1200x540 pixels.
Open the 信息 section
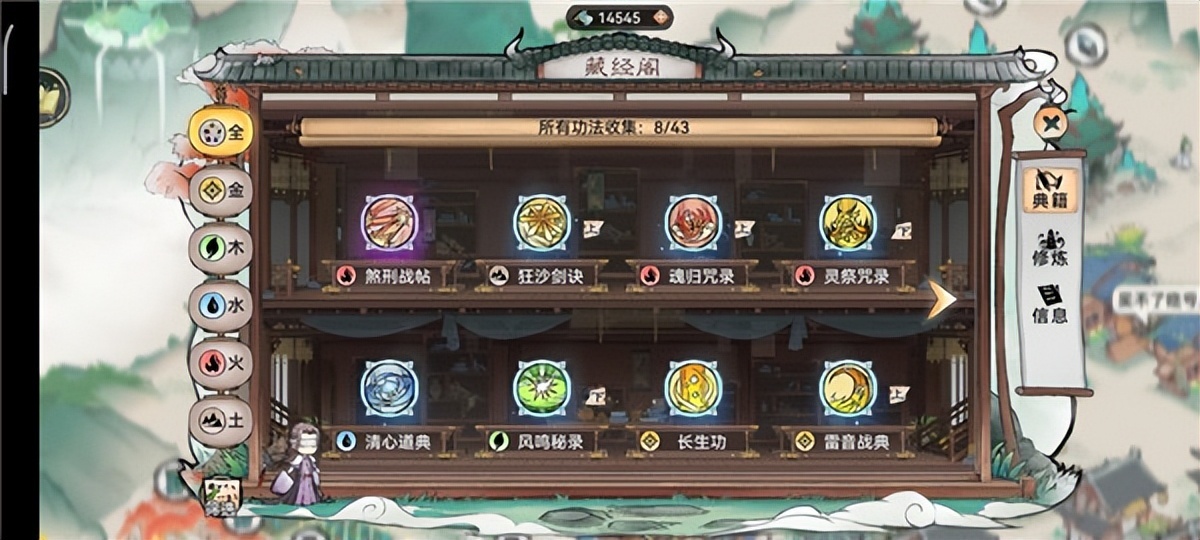pyautogui.click(x=1050, y=305)
